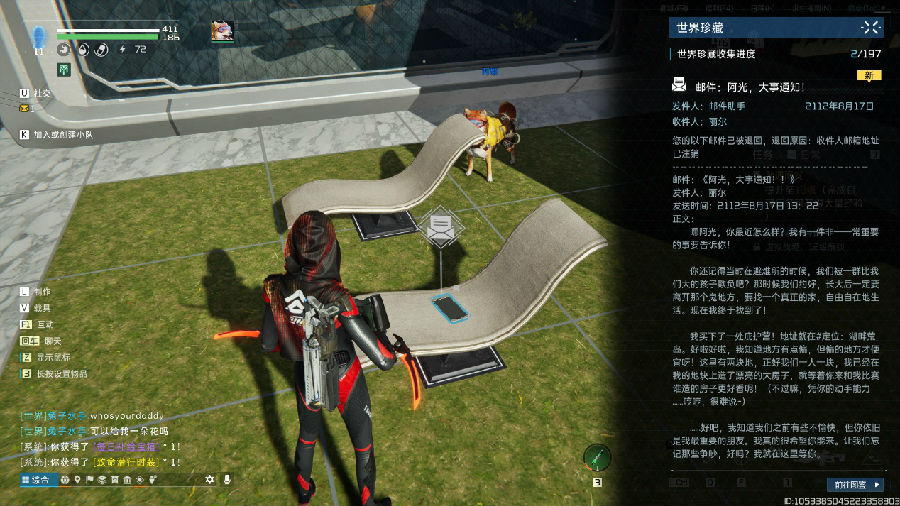This screenshot has height=506, width=900.
Task: Select the mail envelope icon in the panel
Action: click(679, 86)
